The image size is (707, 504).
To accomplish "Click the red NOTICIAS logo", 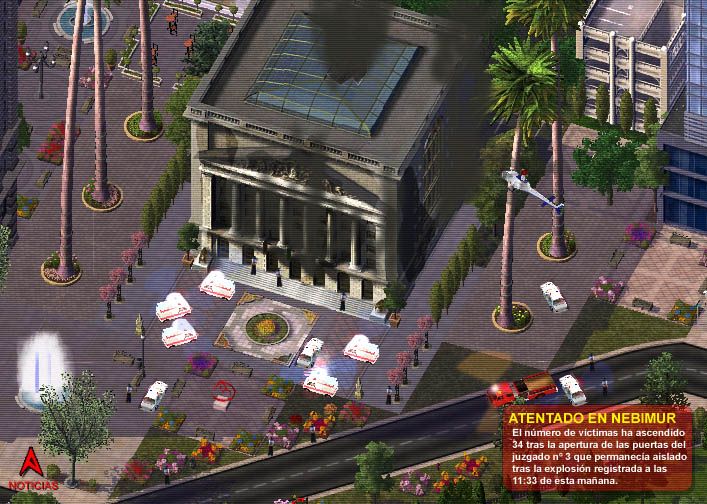I will [33, 468].
